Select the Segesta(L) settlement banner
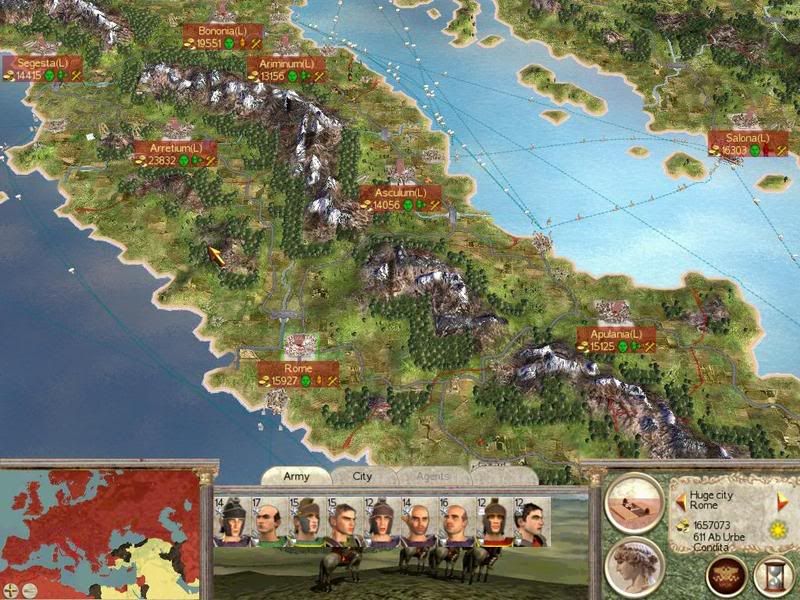This screenshot has width=800, height=600. click(42, 68)
